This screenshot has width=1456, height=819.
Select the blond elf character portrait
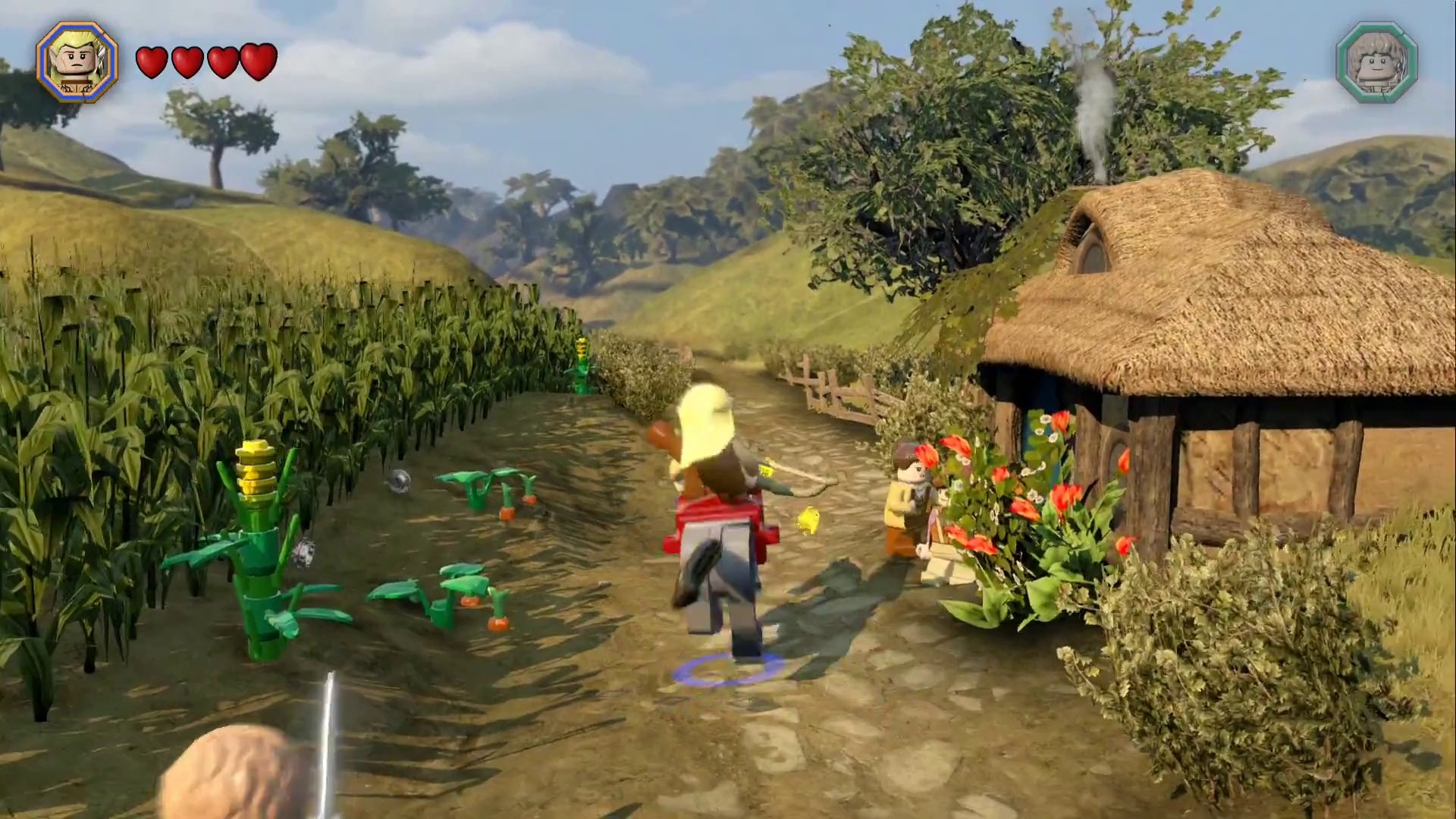(77, 61)
